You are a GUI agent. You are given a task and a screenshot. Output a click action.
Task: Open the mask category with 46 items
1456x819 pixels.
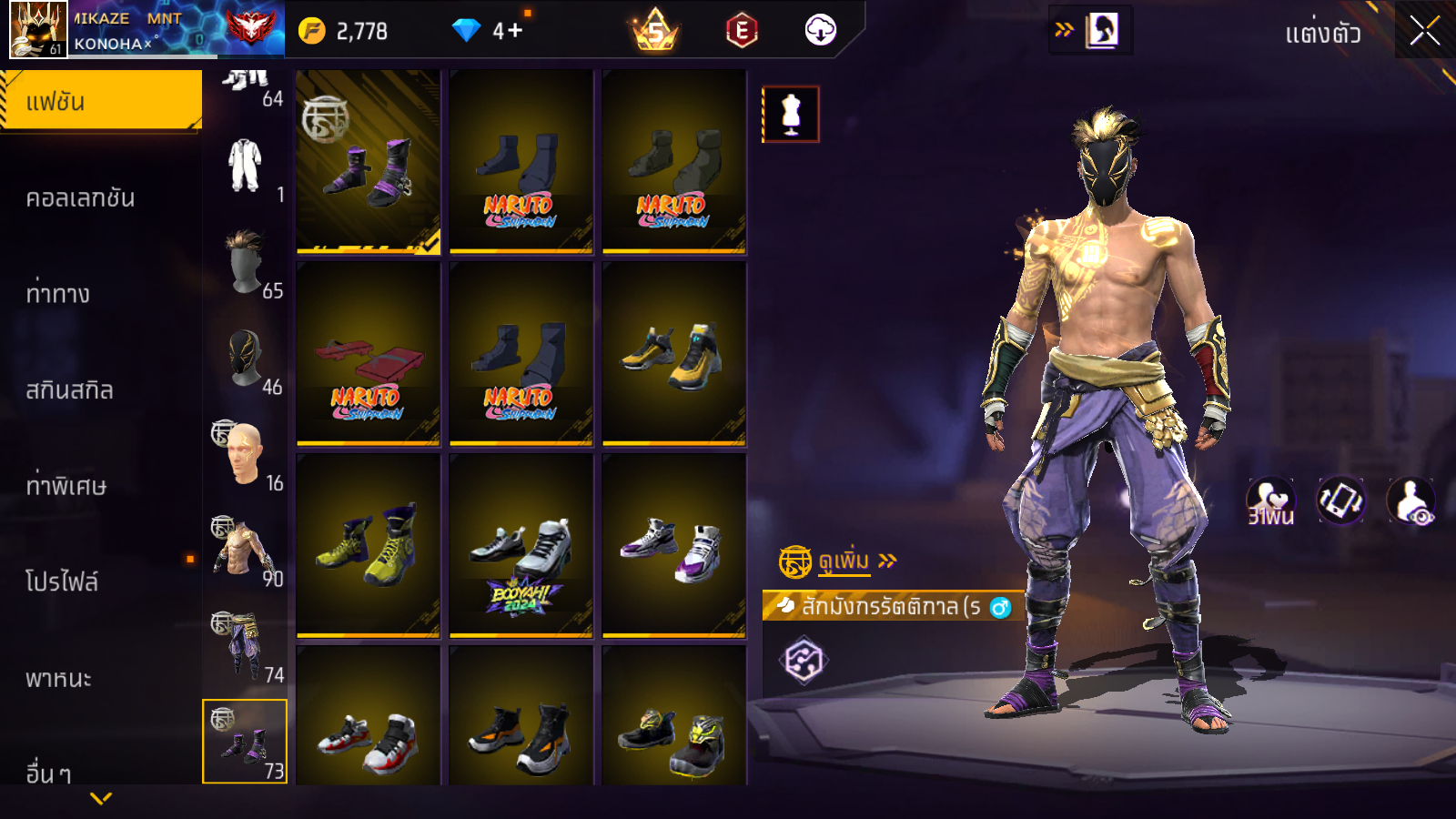point(246,360)
